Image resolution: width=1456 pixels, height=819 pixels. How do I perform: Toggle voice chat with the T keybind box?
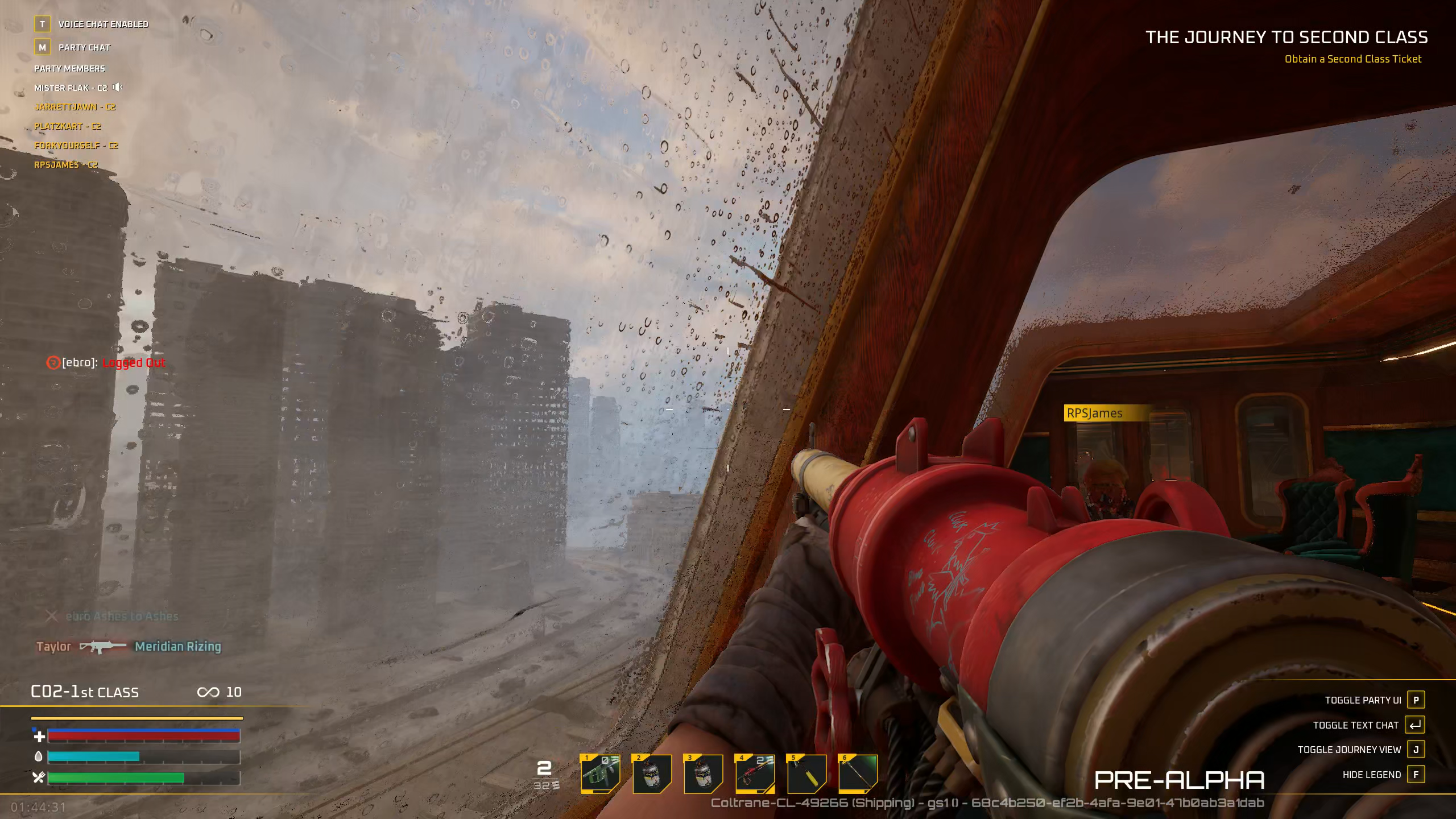(42, 24)
